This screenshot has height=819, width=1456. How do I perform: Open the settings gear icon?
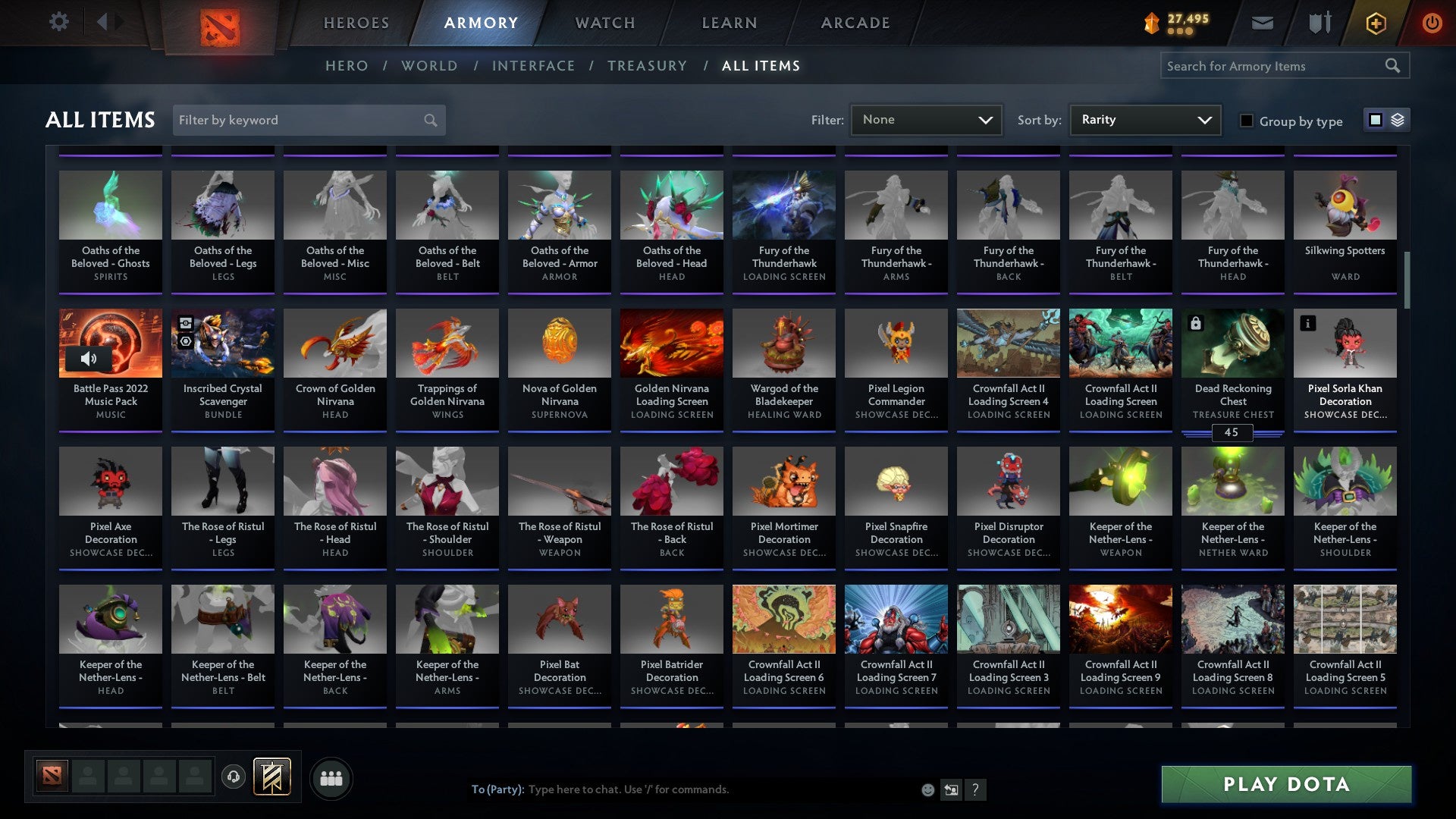click(x=58, y=22)
